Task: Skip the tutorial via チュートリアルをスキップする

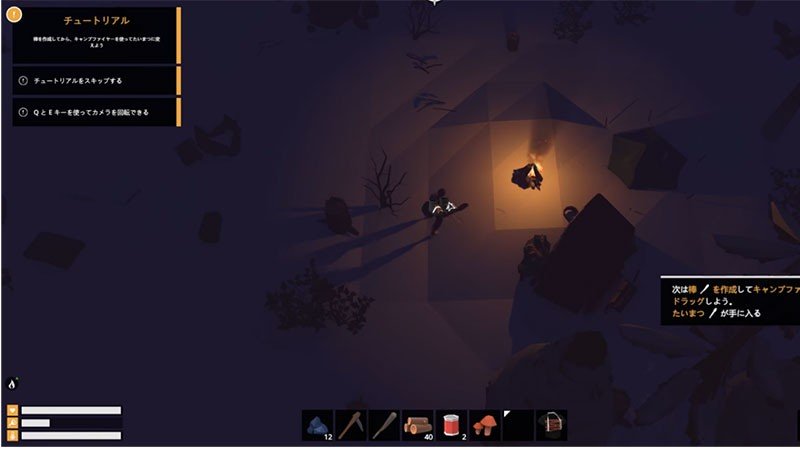Action: click(x=95, y=80)
